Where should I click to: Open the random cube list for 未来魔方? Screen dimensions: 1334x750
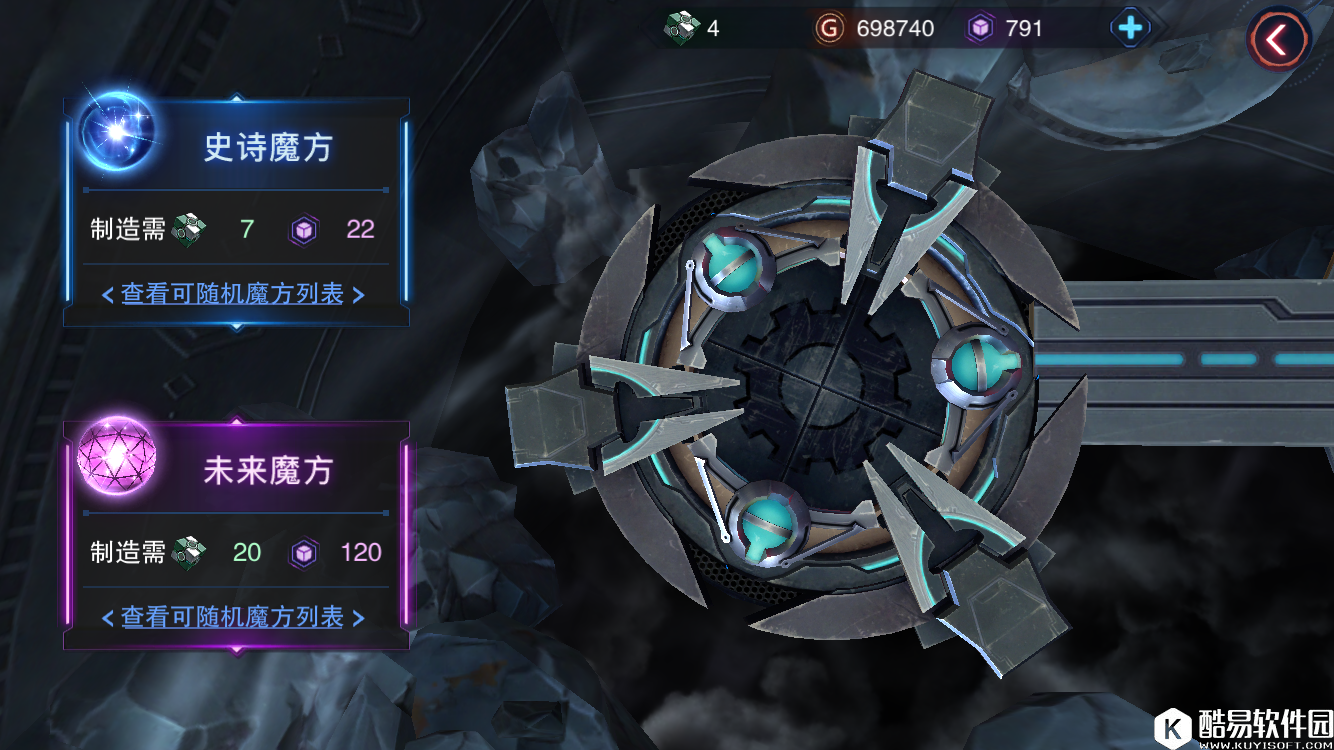(232, 617)
